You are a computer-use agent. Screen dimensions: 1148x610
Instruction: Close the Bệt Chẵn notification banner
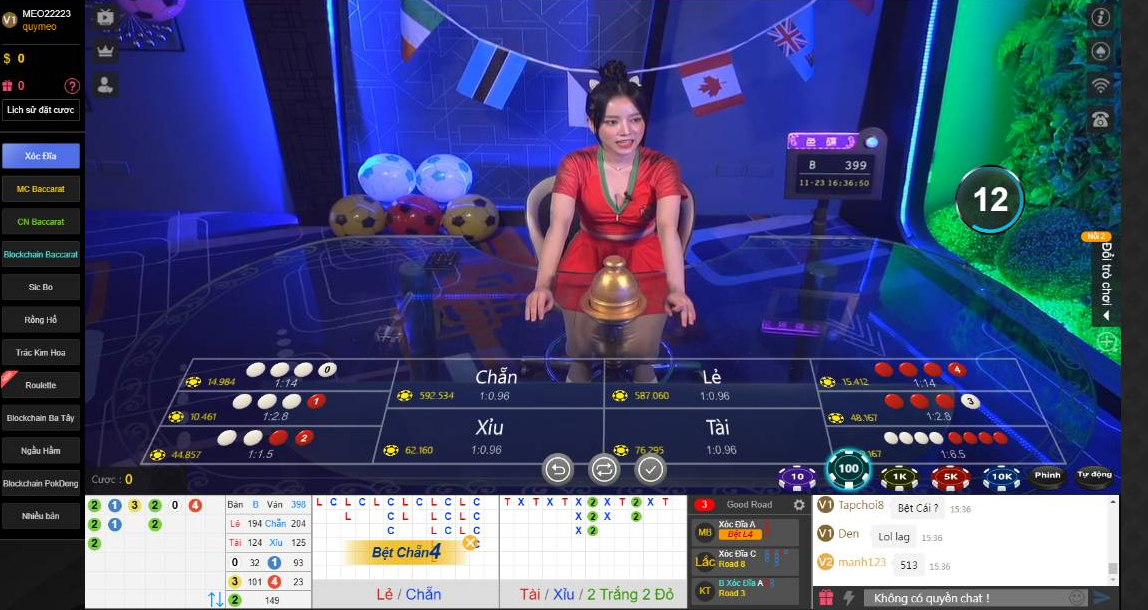pos(470,543)
